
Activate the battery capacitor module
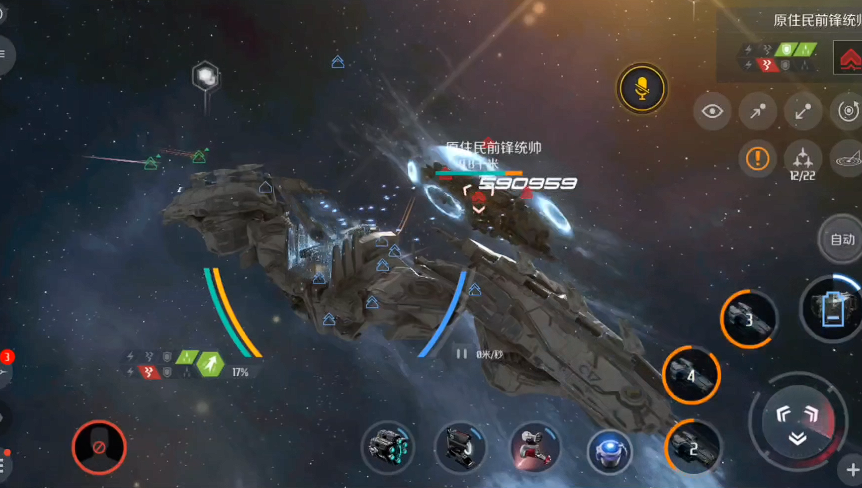[x=832, y=308]
